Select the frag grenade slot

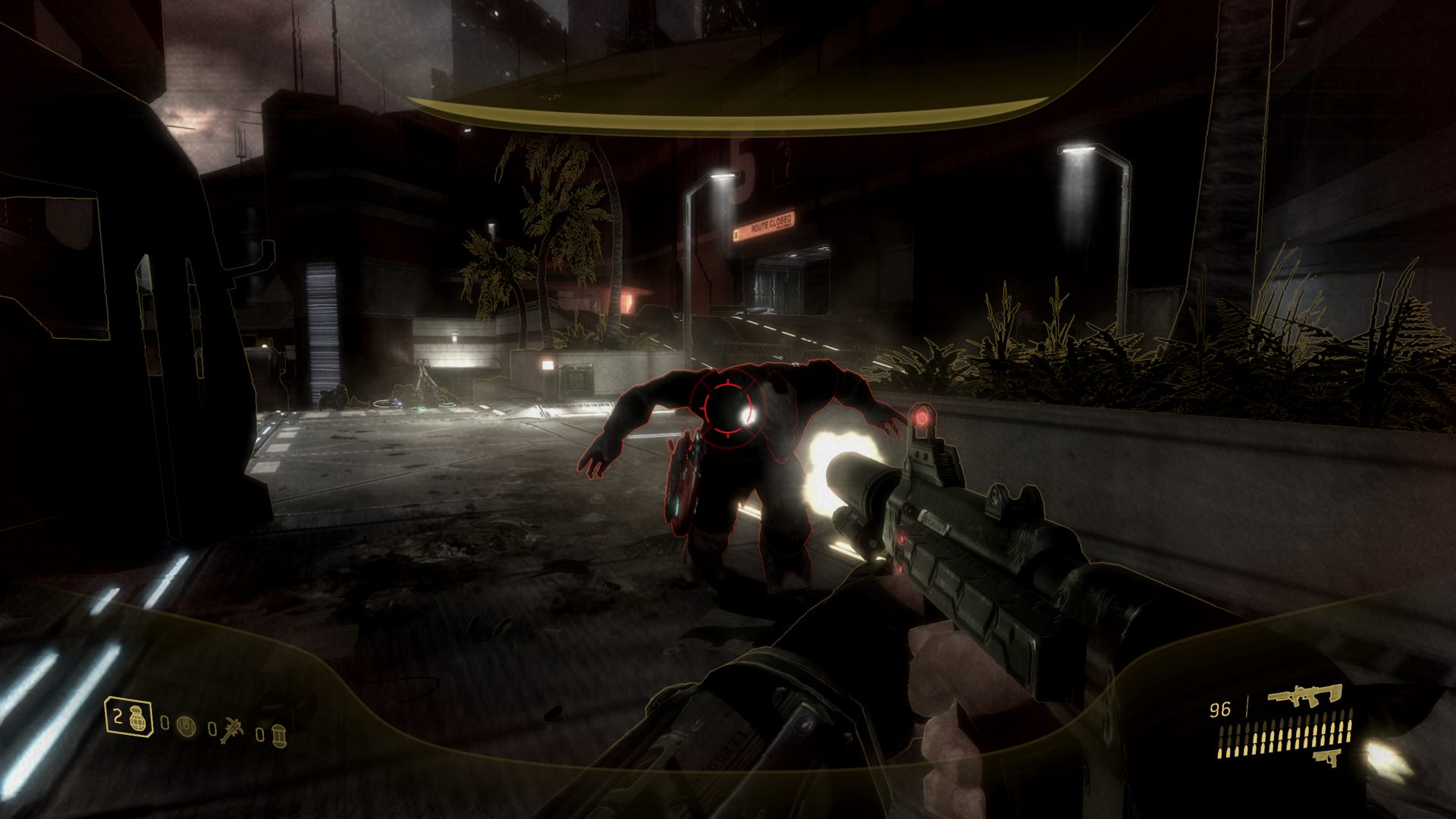point(129,717)
